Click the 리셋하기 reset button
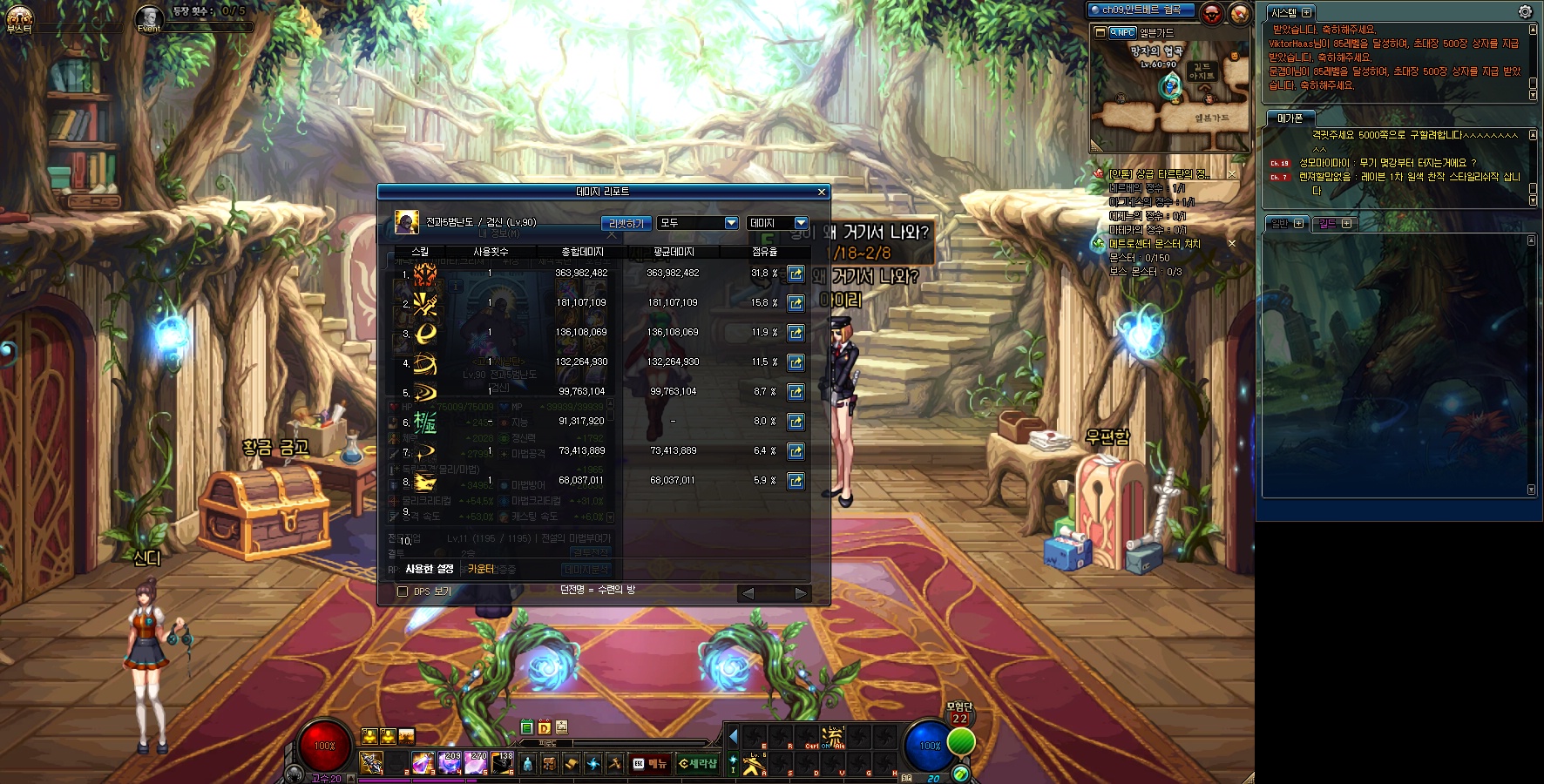1544x784 pixels. click(x=626, y=224)
